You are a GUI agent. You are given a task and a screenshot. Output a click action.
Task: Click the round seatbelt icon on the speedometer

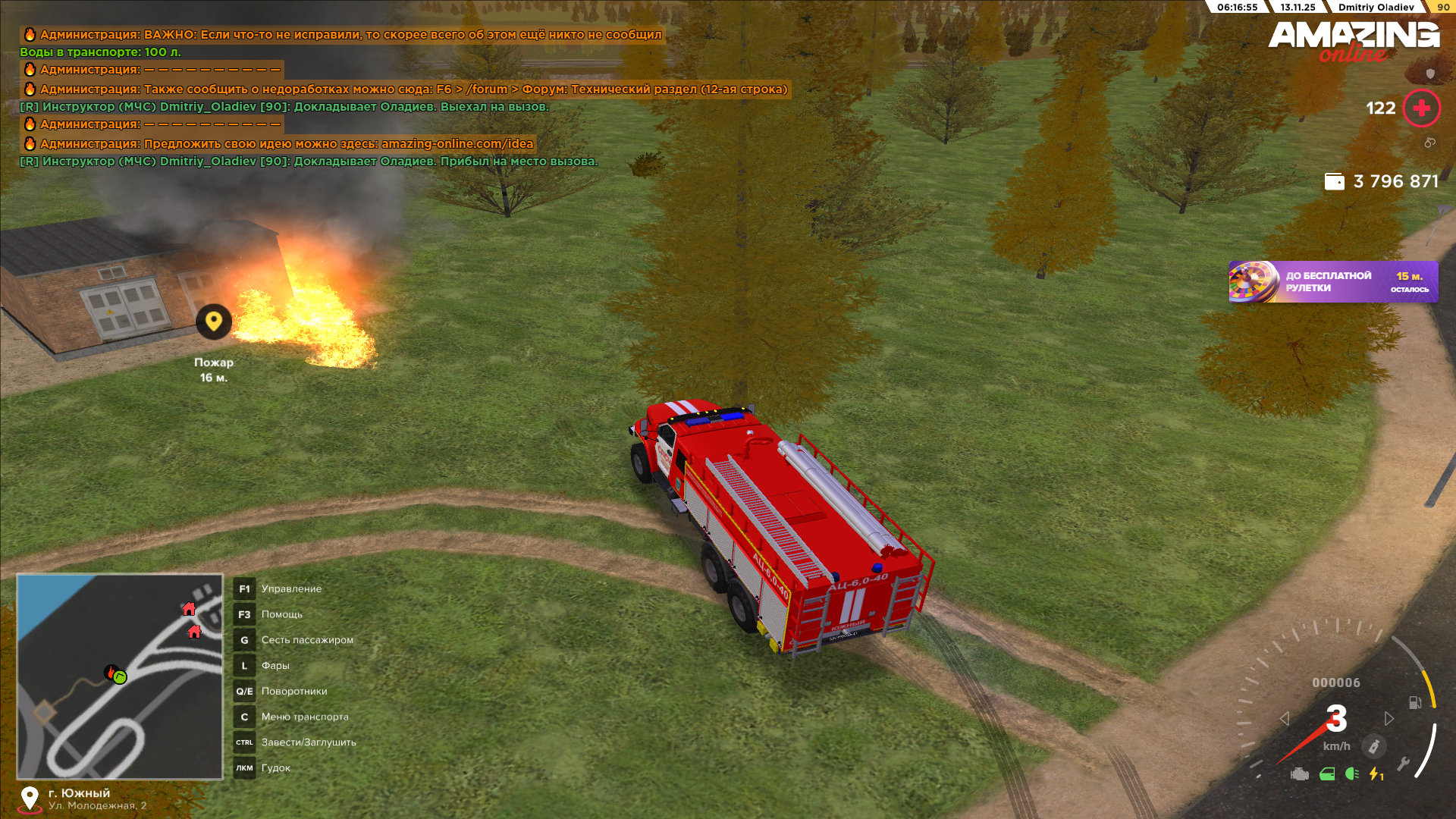(x=1373, y=746)
